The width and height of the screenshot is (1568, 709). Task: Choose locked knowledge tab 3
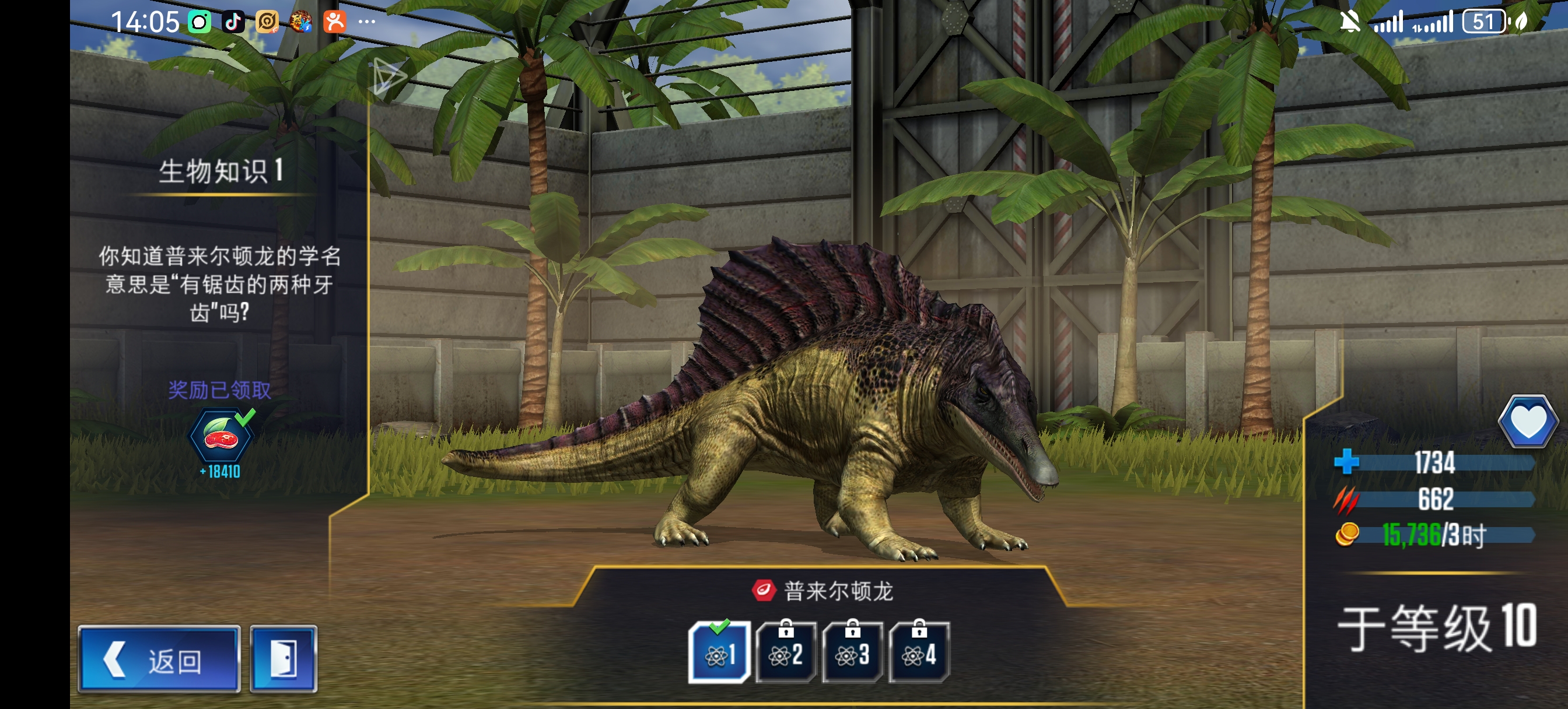852,654
